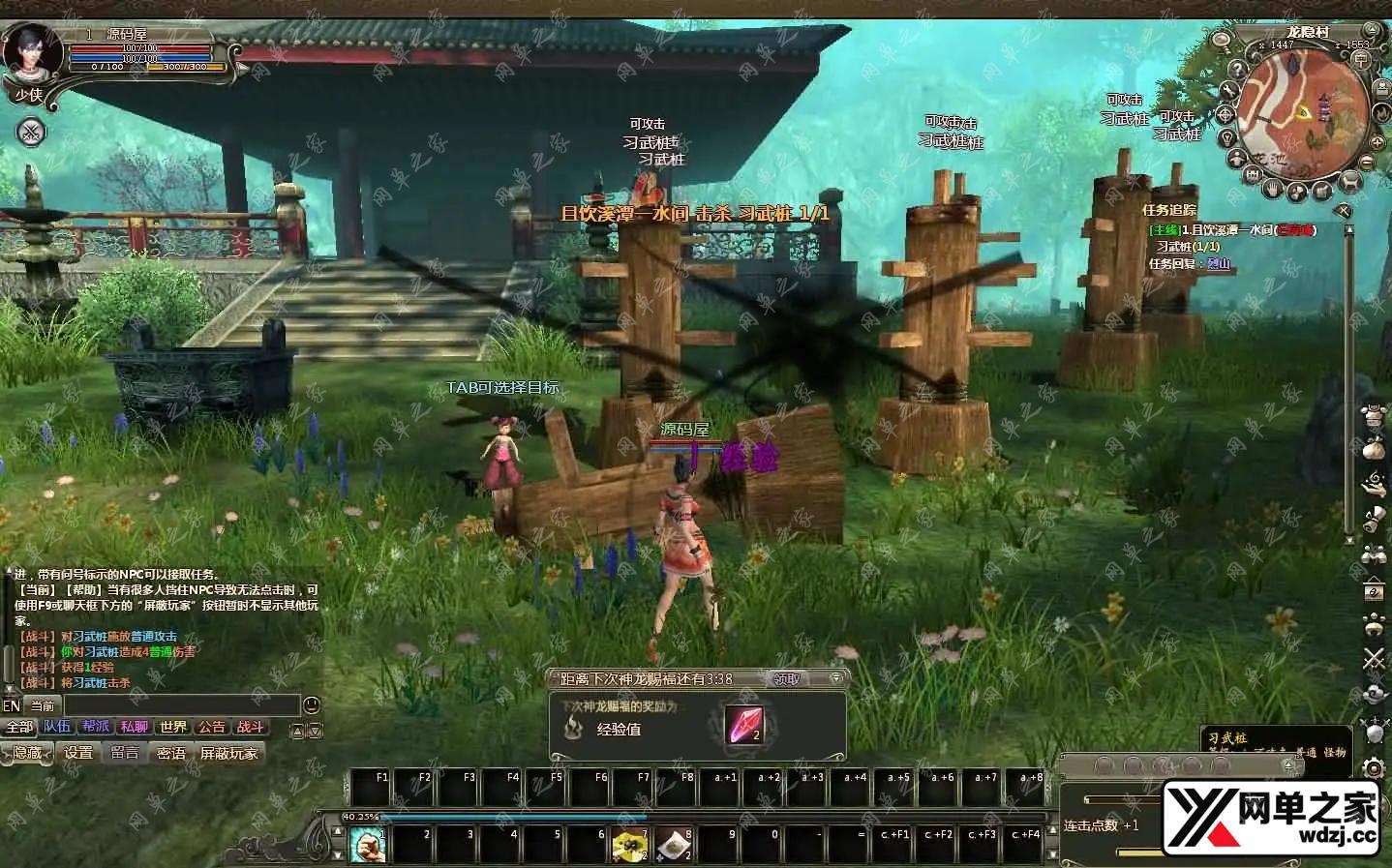Click the player portrait in the corner
Screen dimensions: 1392x868
click(29, 53)
